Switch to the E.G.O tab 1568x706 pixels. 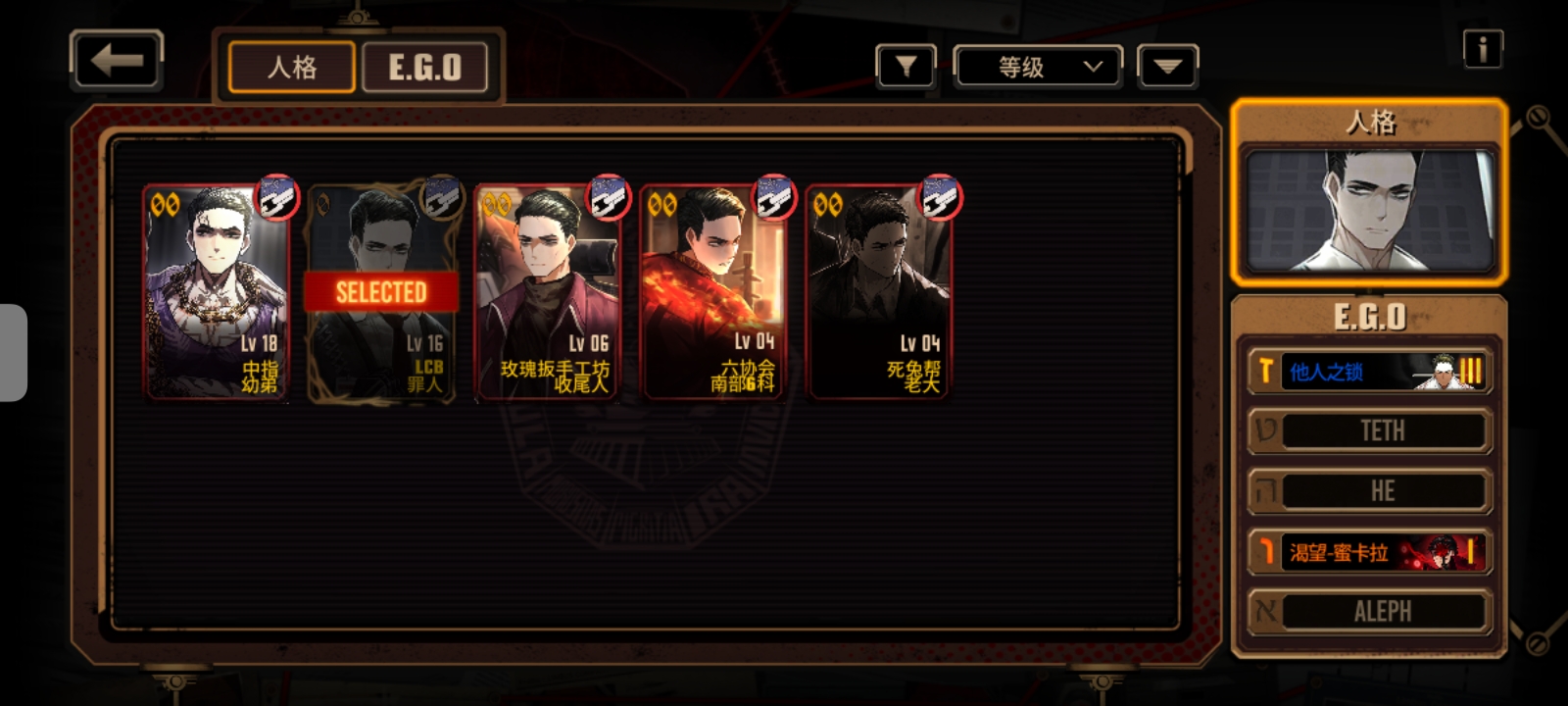click(x=424, y=67)
